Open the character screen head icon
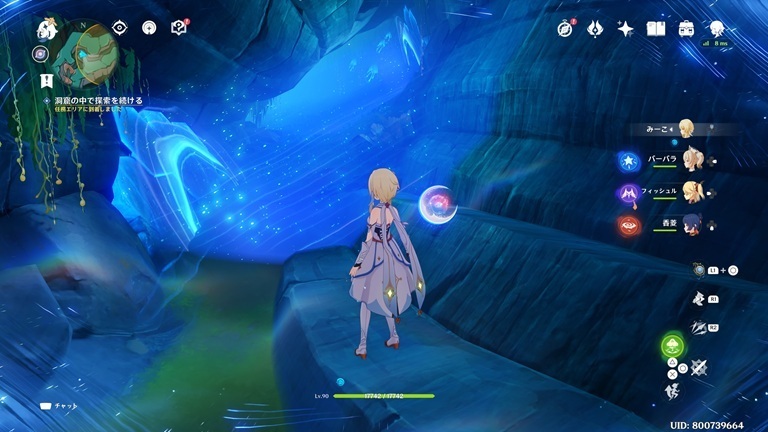The height and width of the screenshot is (432, 768). point(717,29)
